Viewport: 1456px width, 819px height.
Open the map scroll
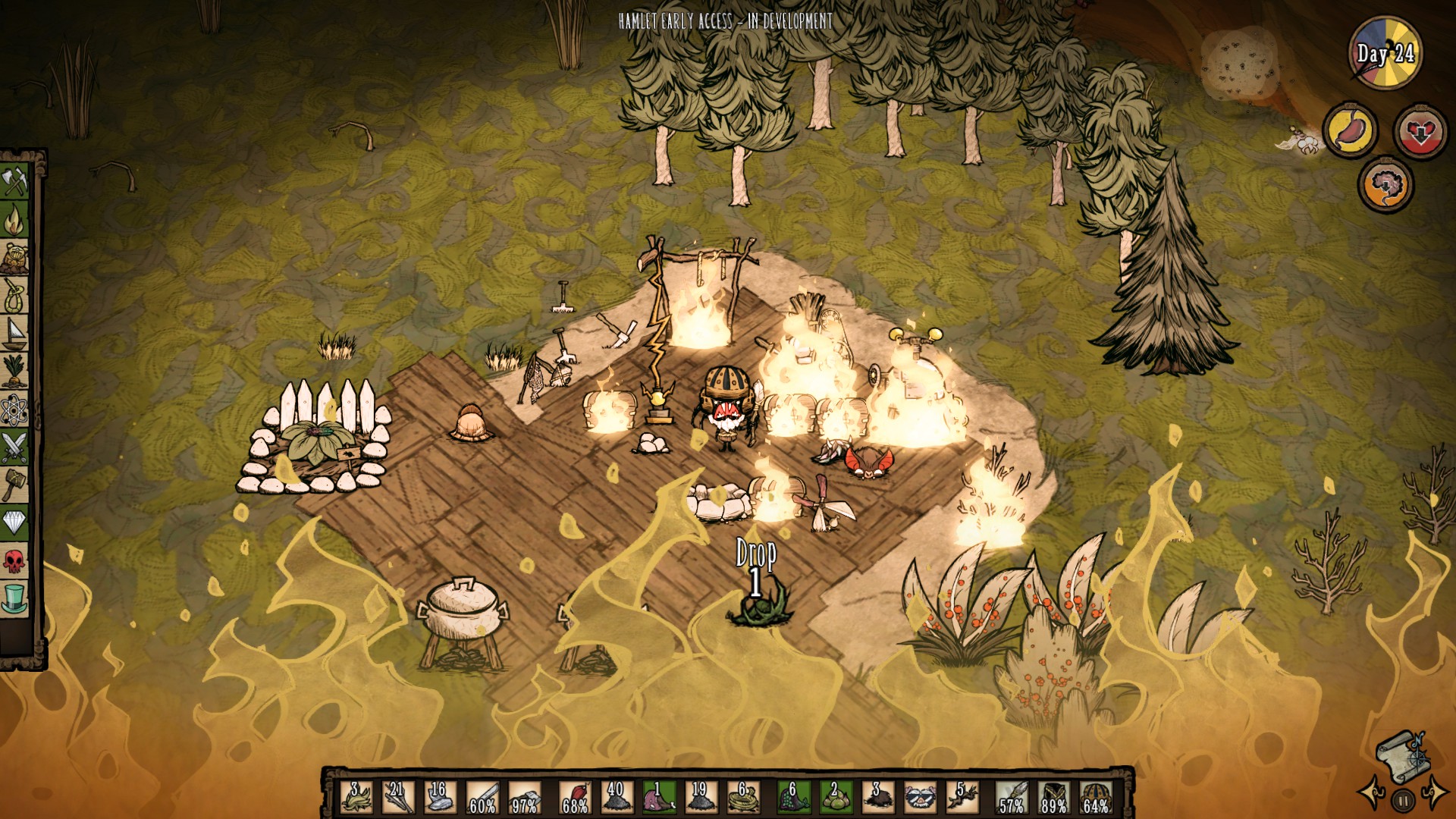coord(1402,755)
